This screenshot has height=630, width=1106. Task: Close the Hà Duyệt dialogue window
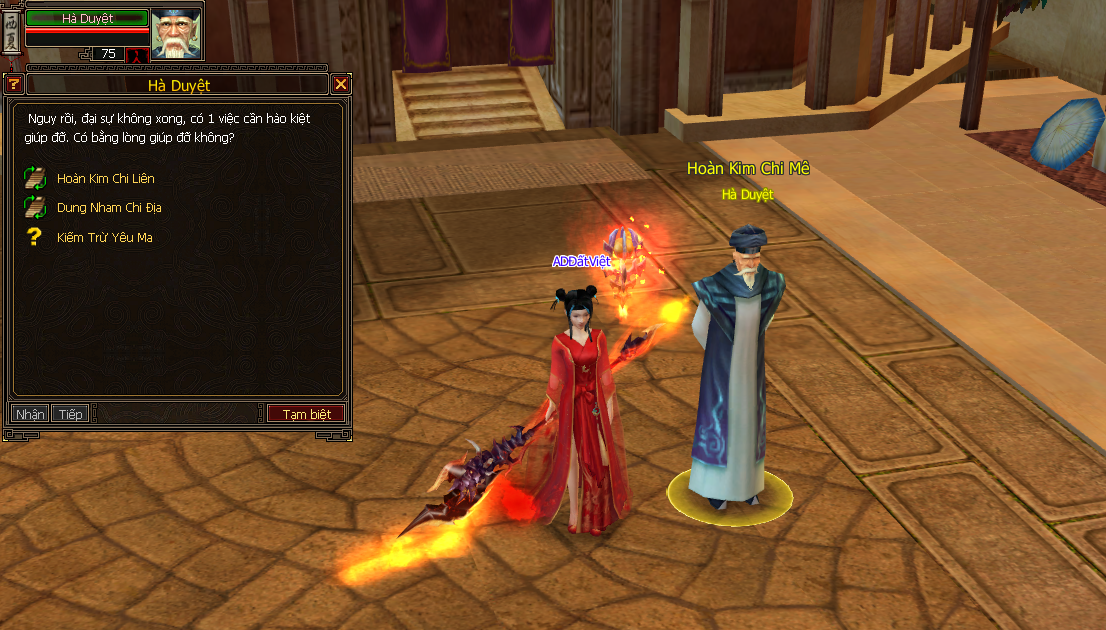(x=341, y=85)
